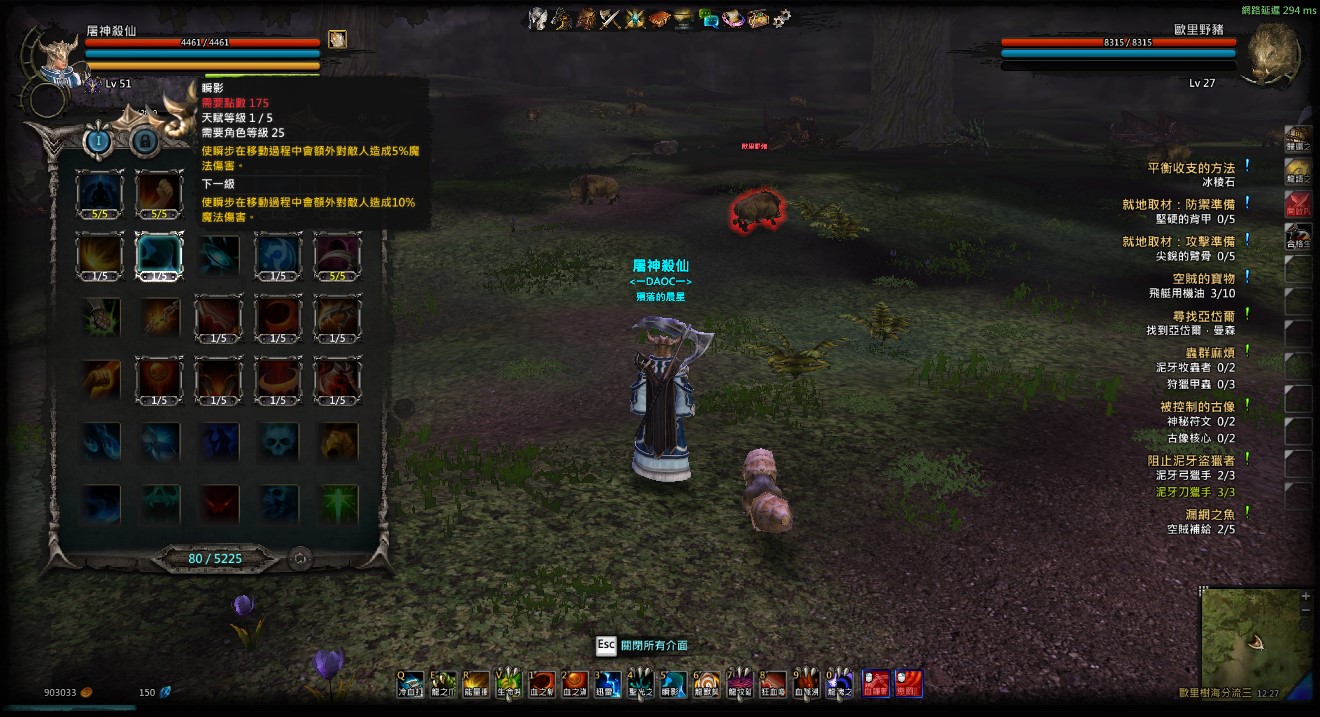1320x717 pixels.
Task: Click the talent reset button beside 80/5225
Action: 299,559
